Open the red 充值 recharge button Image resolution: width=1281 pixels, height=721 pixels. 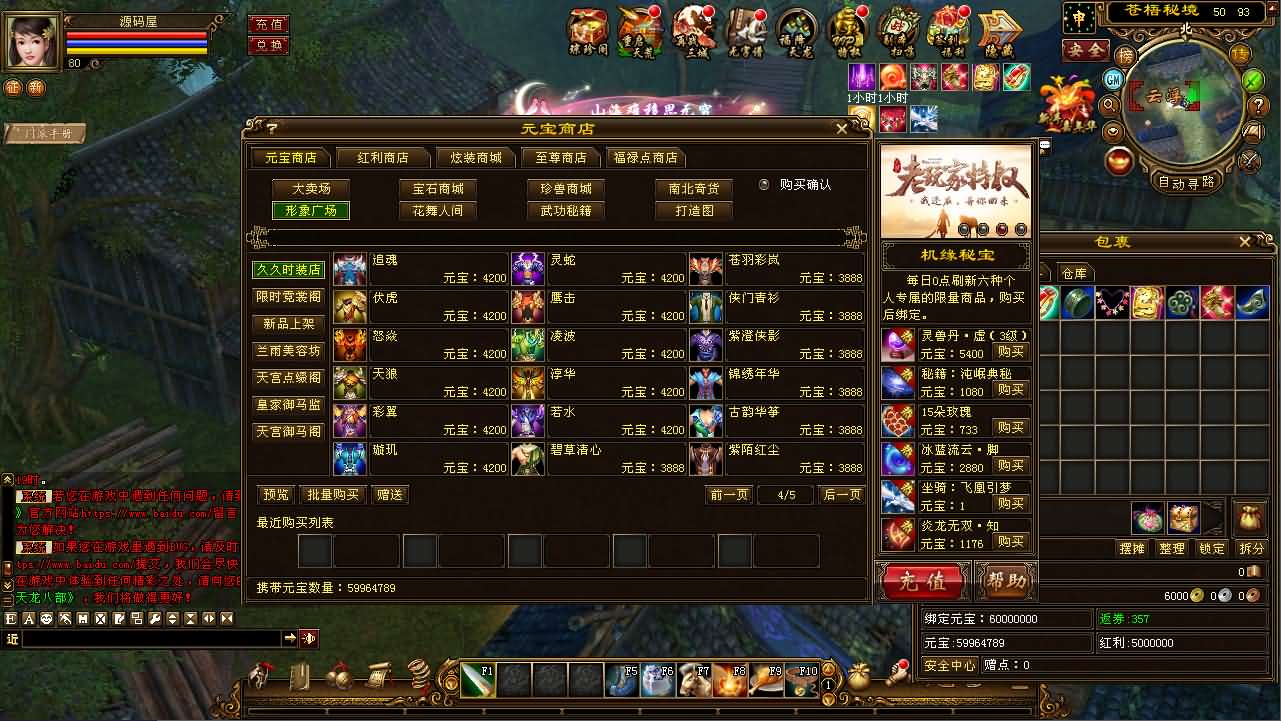pos(921,581)
